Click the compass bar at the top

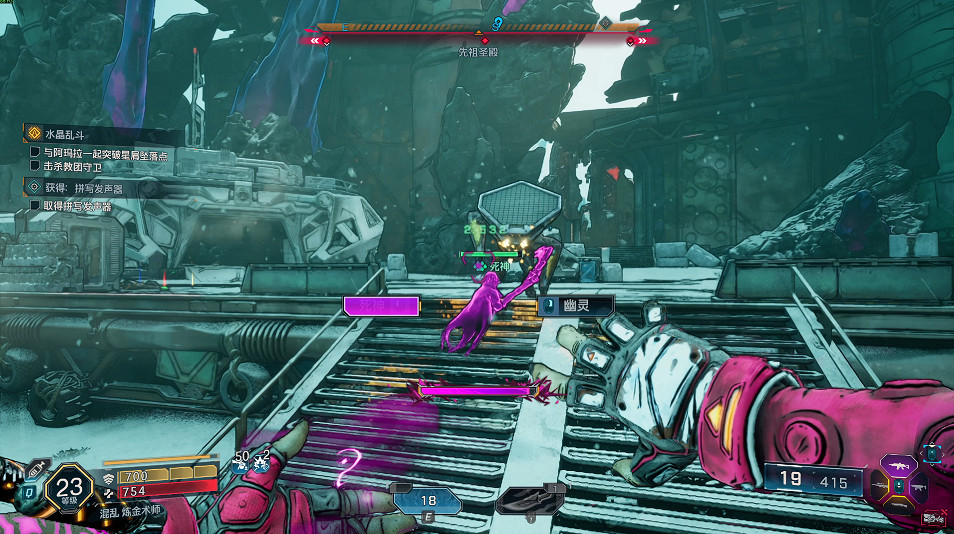478,27
